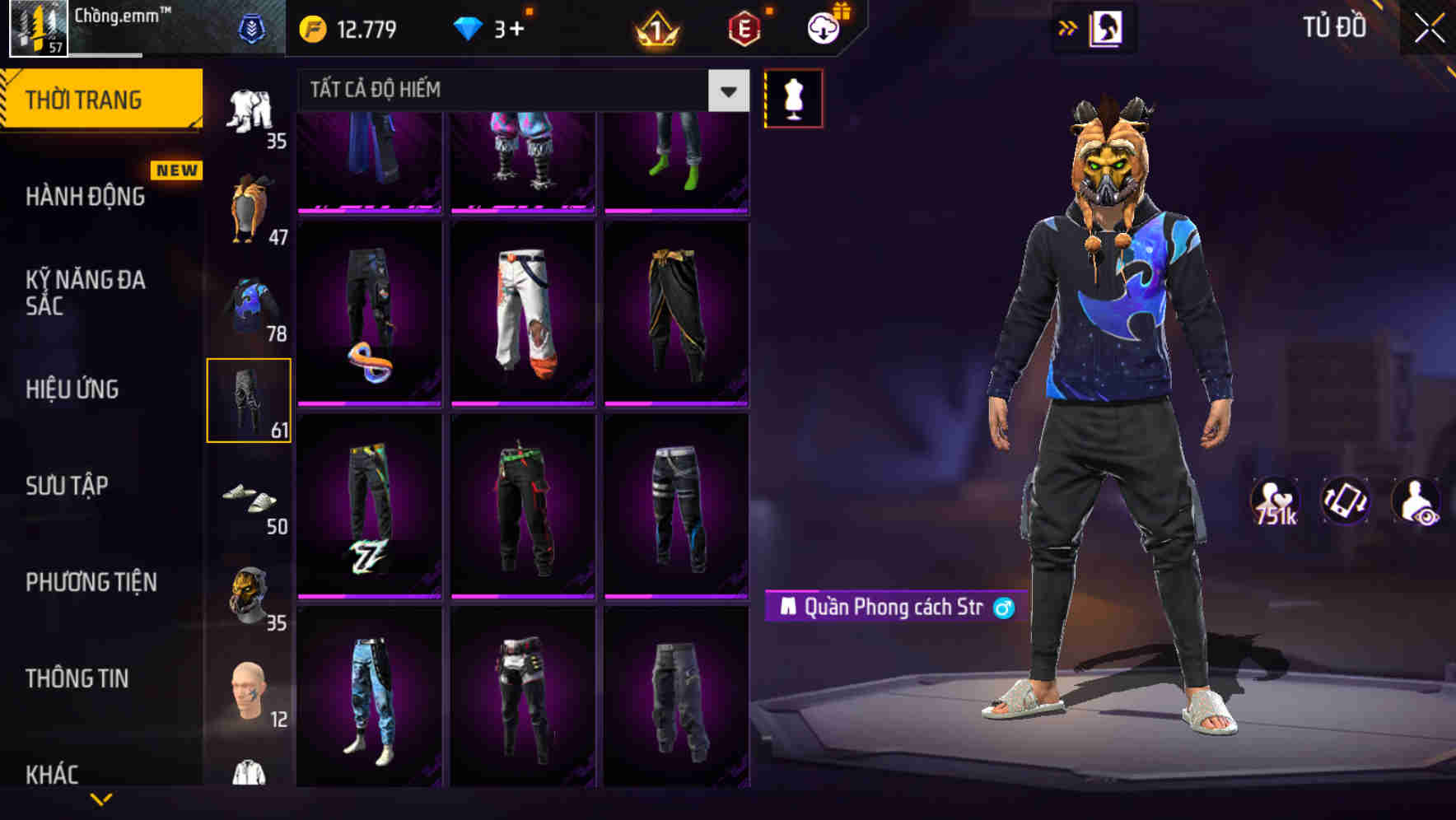
Task: Switch to the SƯU TẬP tab
Action: point(66,486)
